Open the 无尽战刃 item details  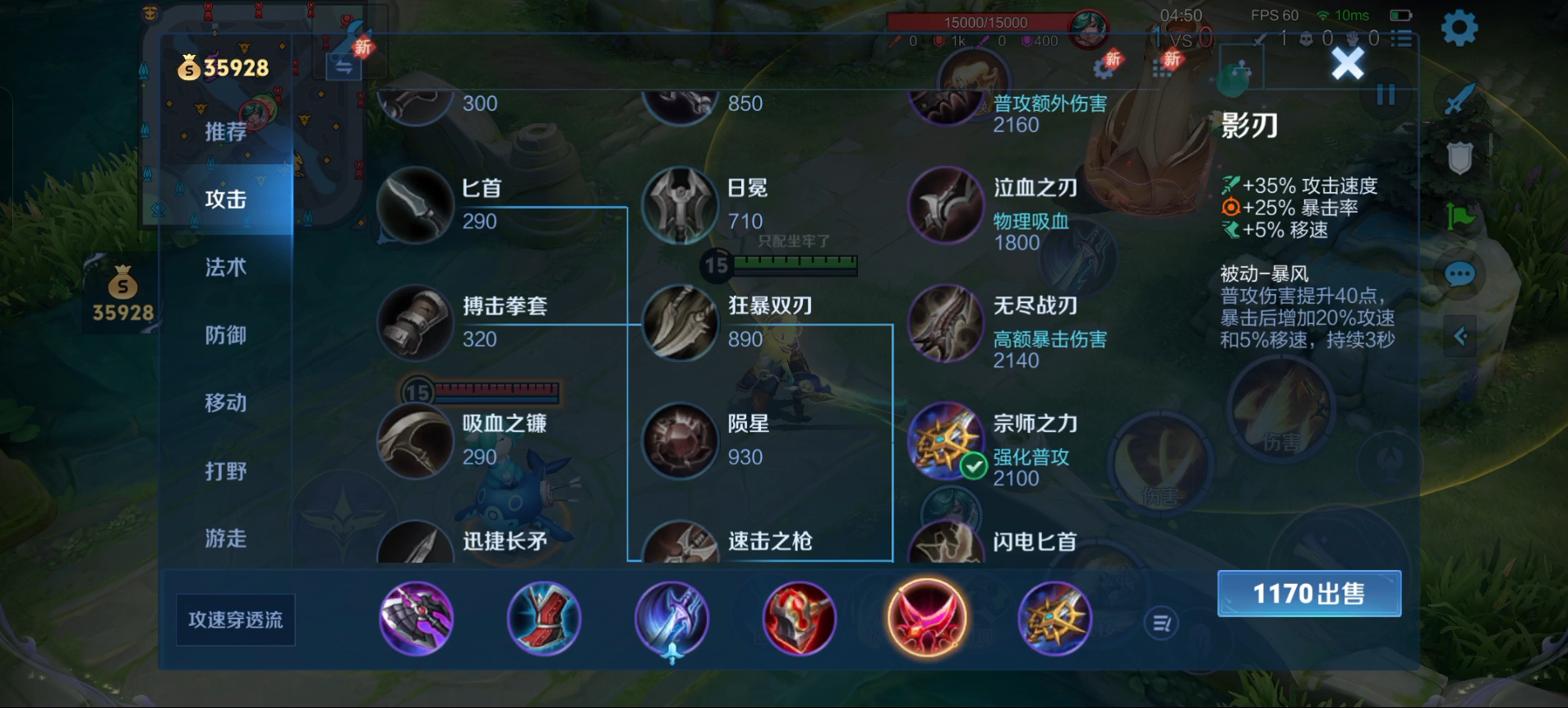coord(946,324)
